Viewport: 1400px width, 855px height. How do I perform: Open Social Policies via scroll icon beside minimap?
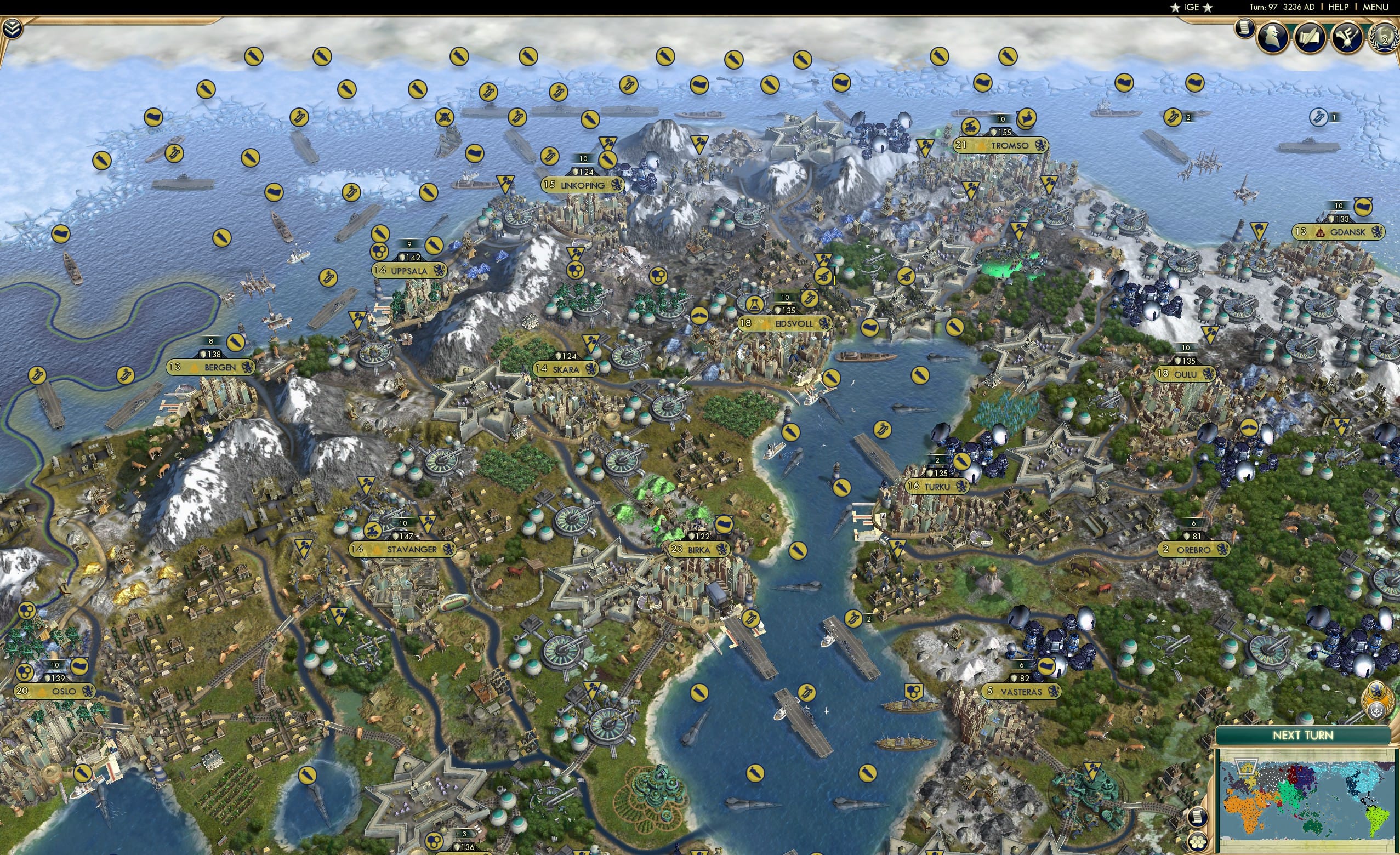pyautogui.click(x=1199, y=818)
